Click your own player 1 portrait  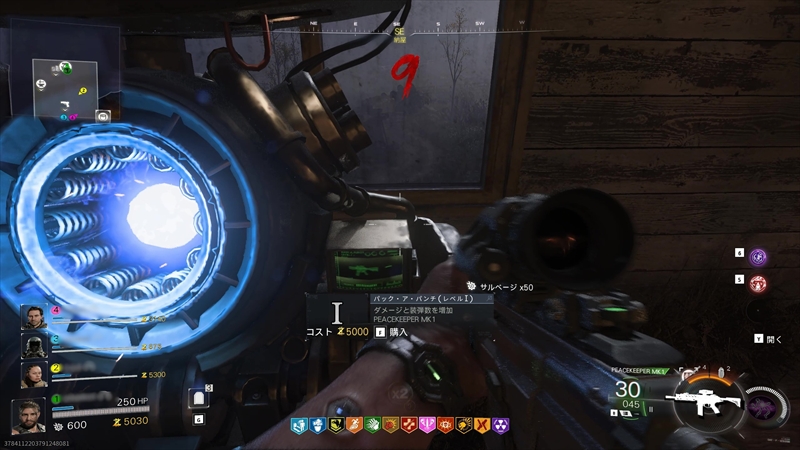[29, 414]
